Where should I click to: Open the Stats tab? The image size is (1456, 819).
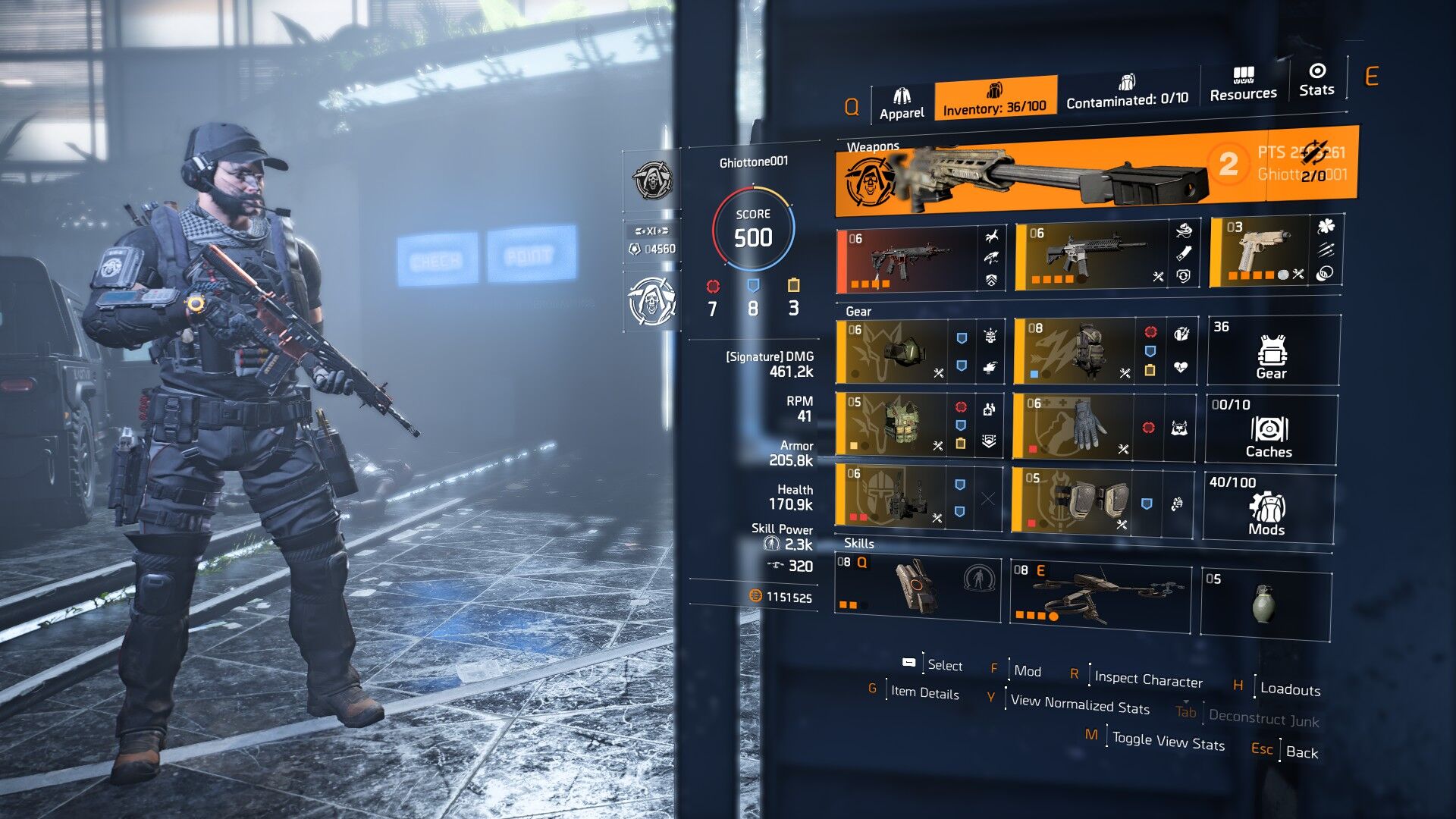[1316, 80]
